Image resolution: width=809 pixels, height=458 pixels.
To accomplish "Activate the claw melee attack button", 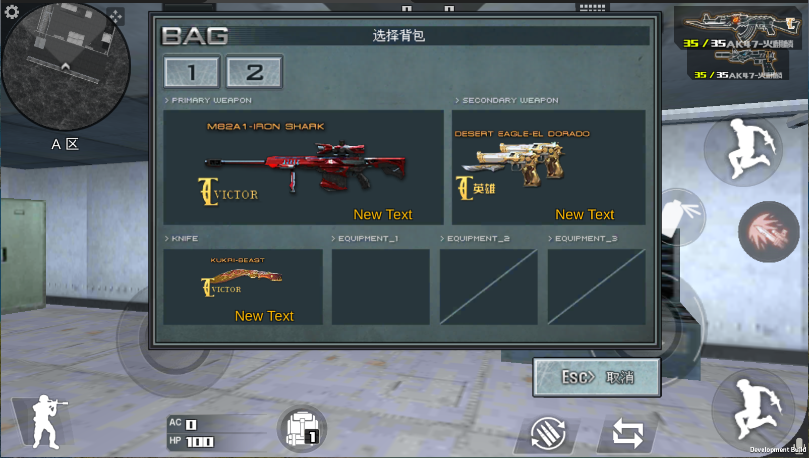I will (768, 231).
